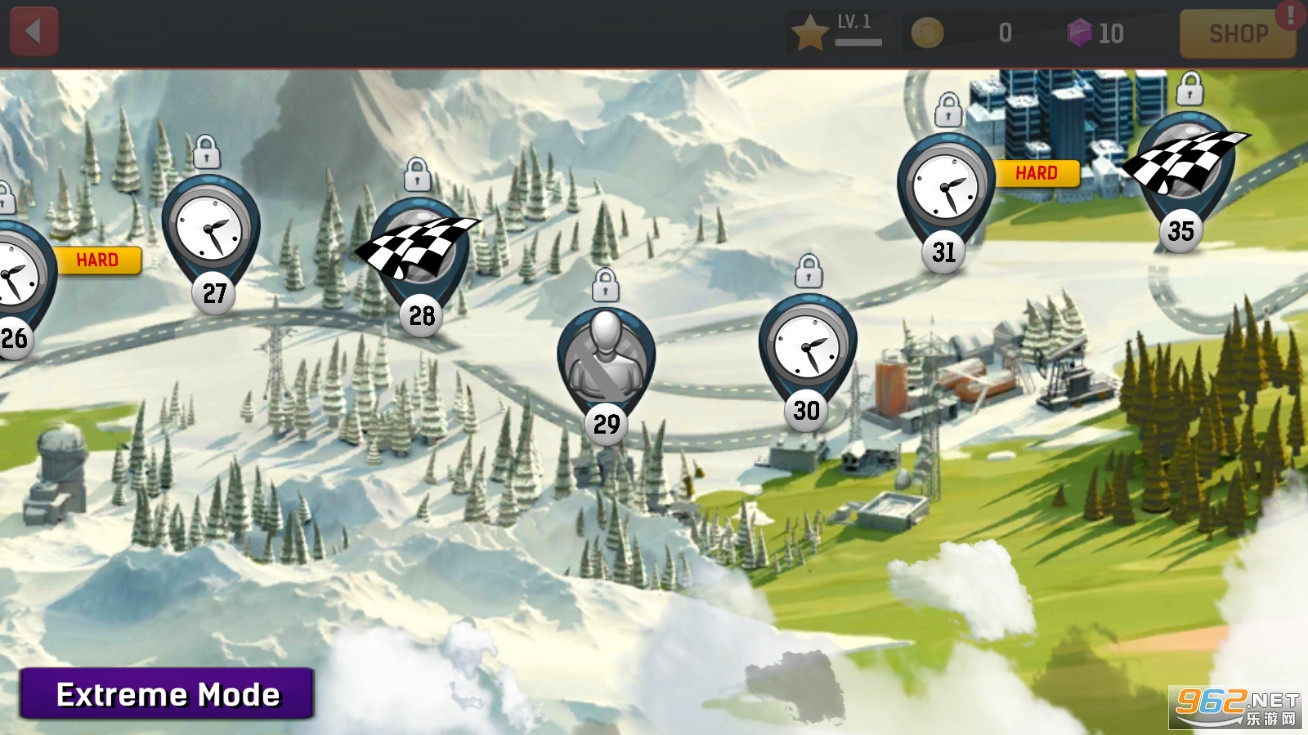Choose level 30 clock marker
Image resolution: width=1308 pixels, height=735 pixels.
coord(807,348)
